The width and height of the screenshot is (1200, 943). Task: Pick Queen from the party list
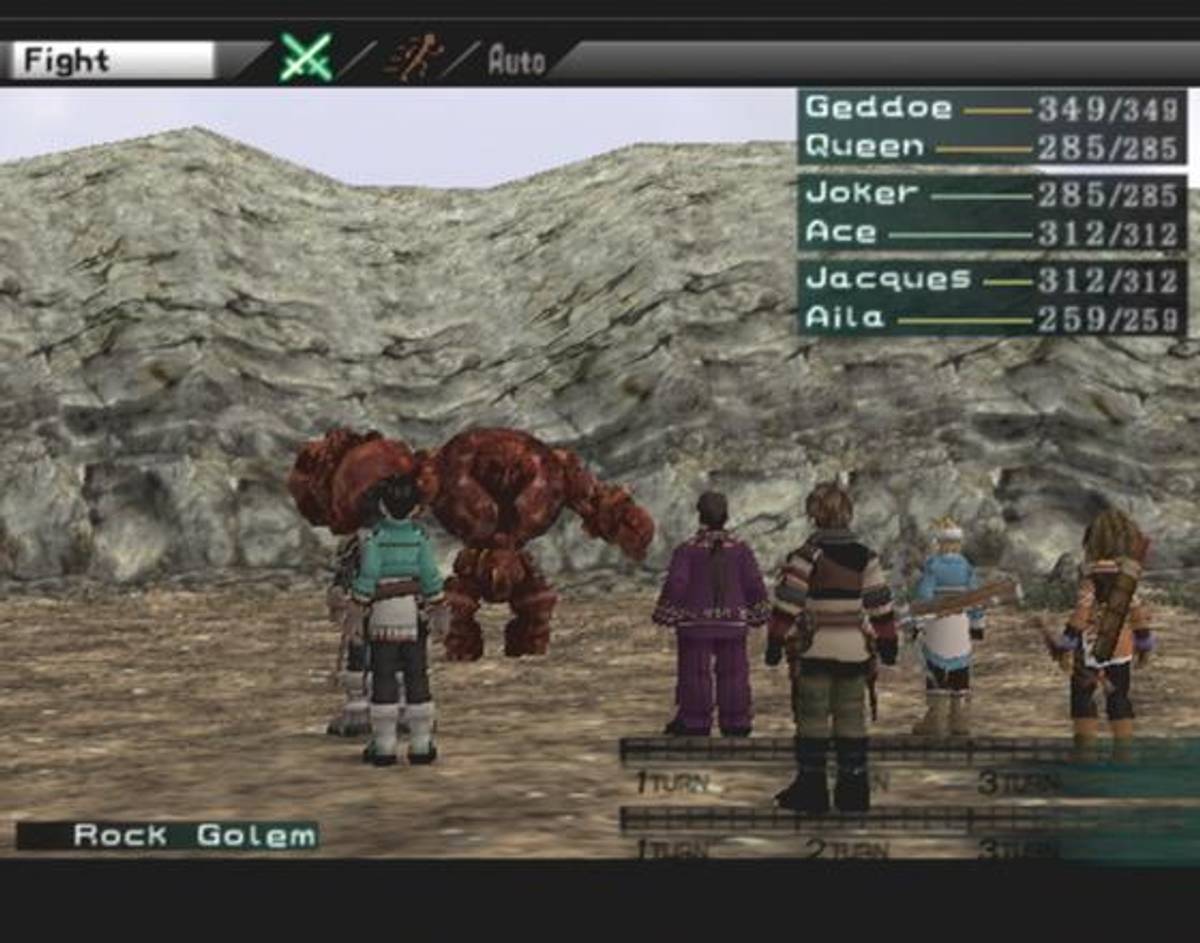[990, 148]
